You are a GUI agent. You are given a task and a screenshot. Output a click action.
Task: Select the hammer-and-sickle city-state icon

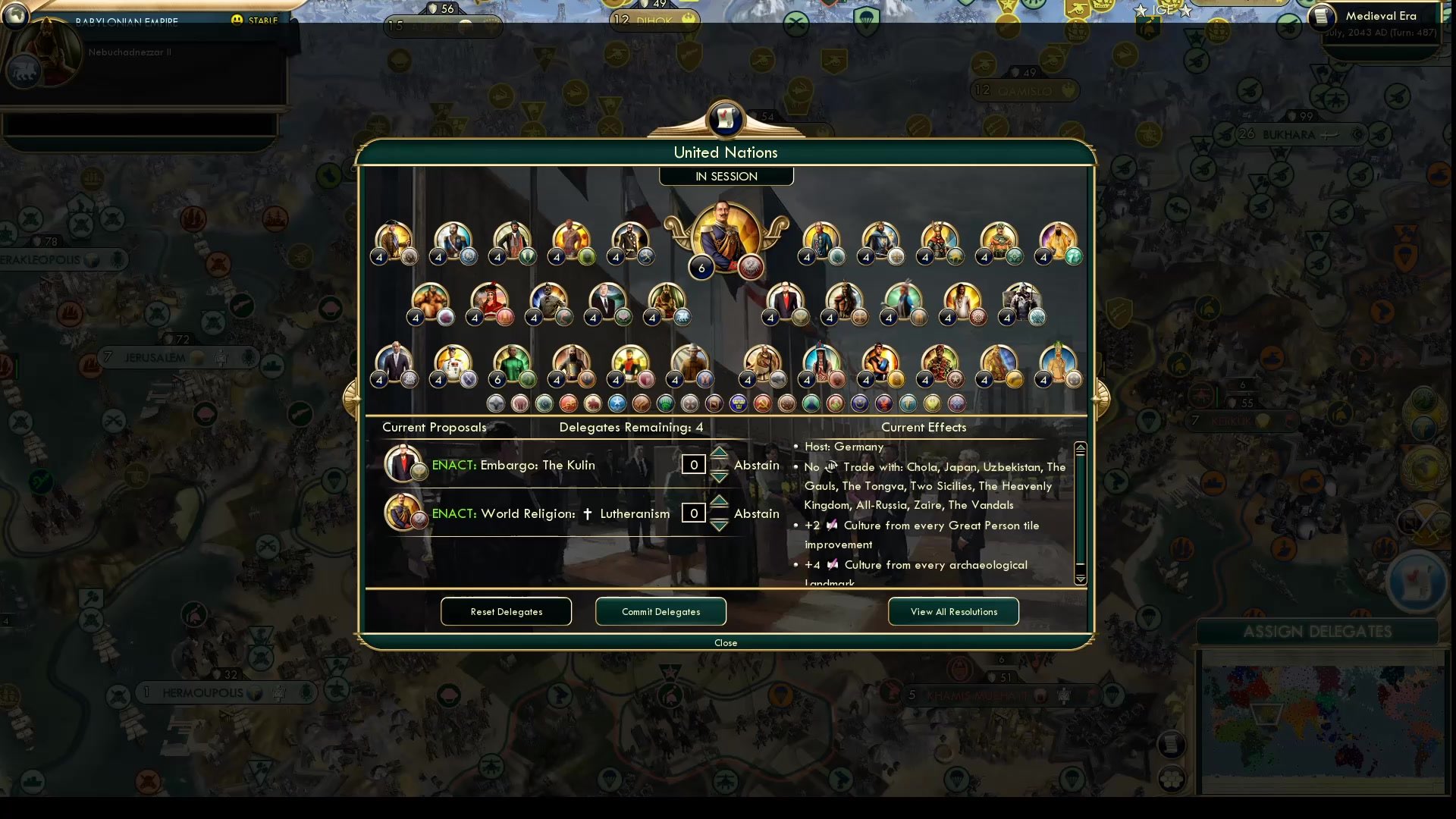tap(763, 403)
